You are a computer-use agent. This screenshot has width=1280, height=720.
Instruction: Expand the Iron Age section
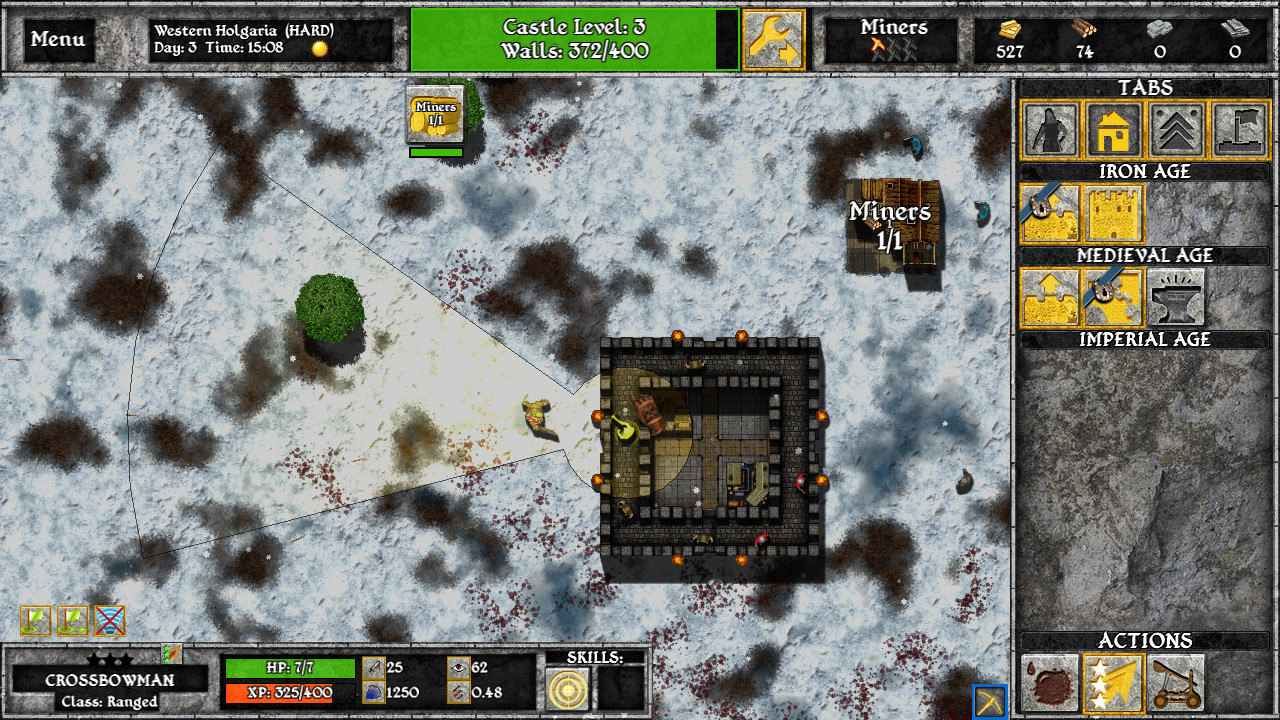1144,171
